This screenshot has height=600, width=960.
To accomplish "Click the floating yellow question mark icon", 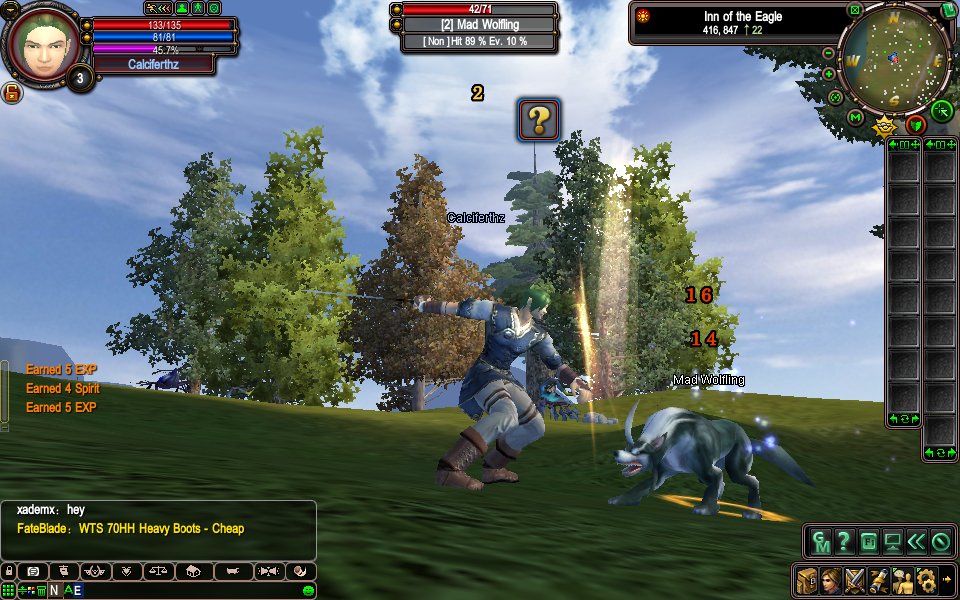I will (x=538, y=120).
